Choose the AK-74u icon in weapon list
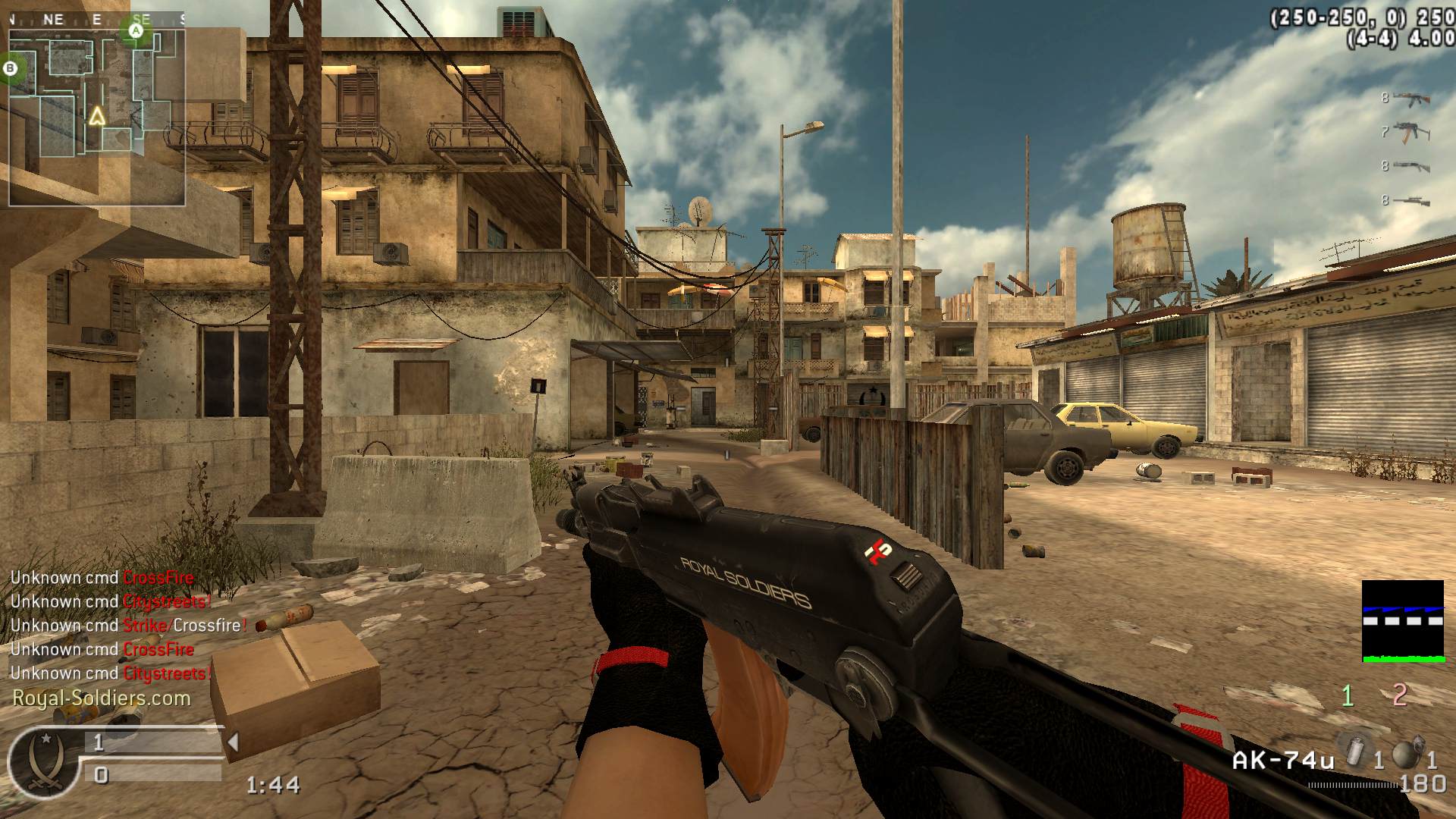1456x819 pixels. point(1410,132)
